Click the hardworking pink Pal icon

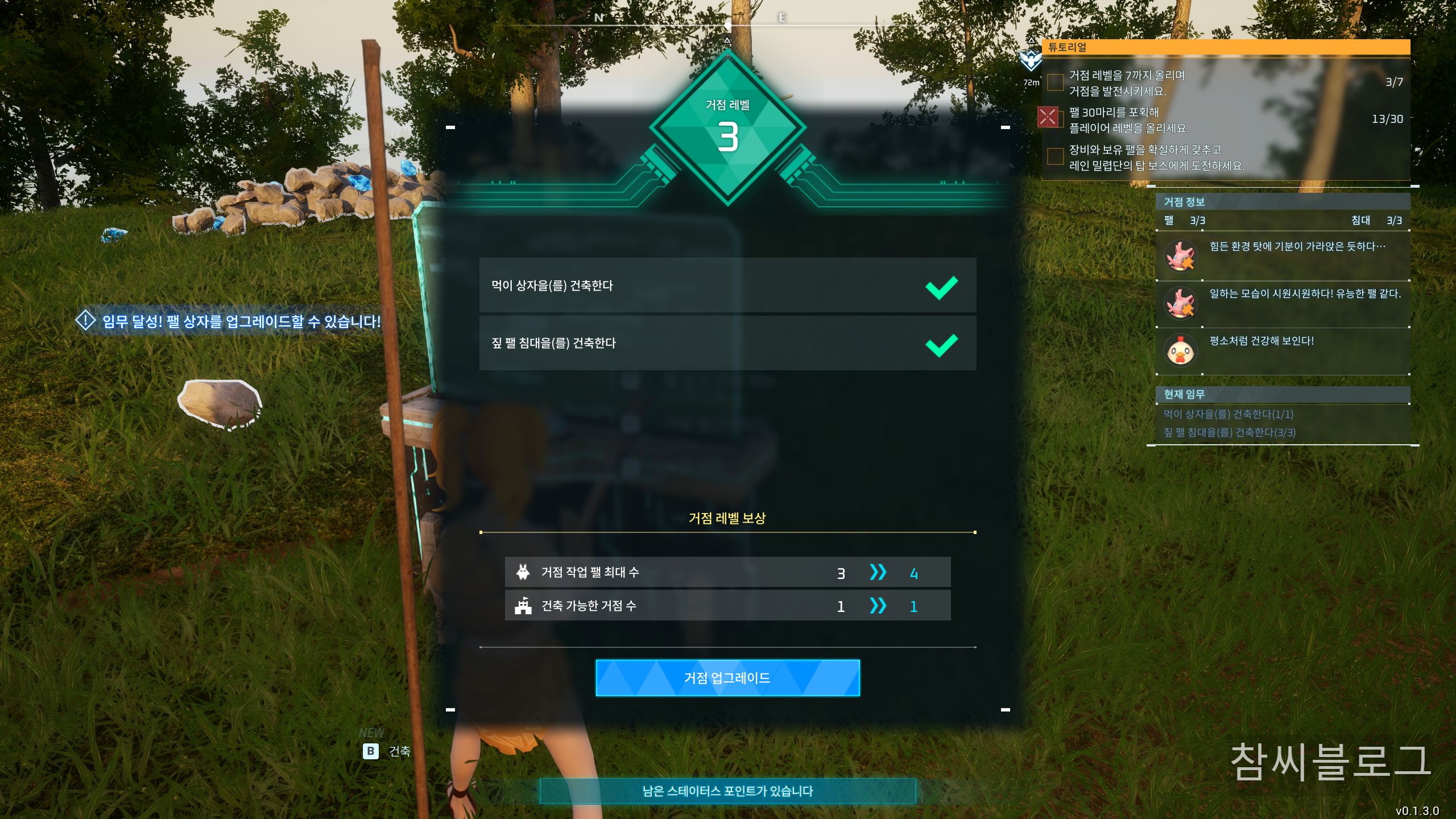point(1181,303)
